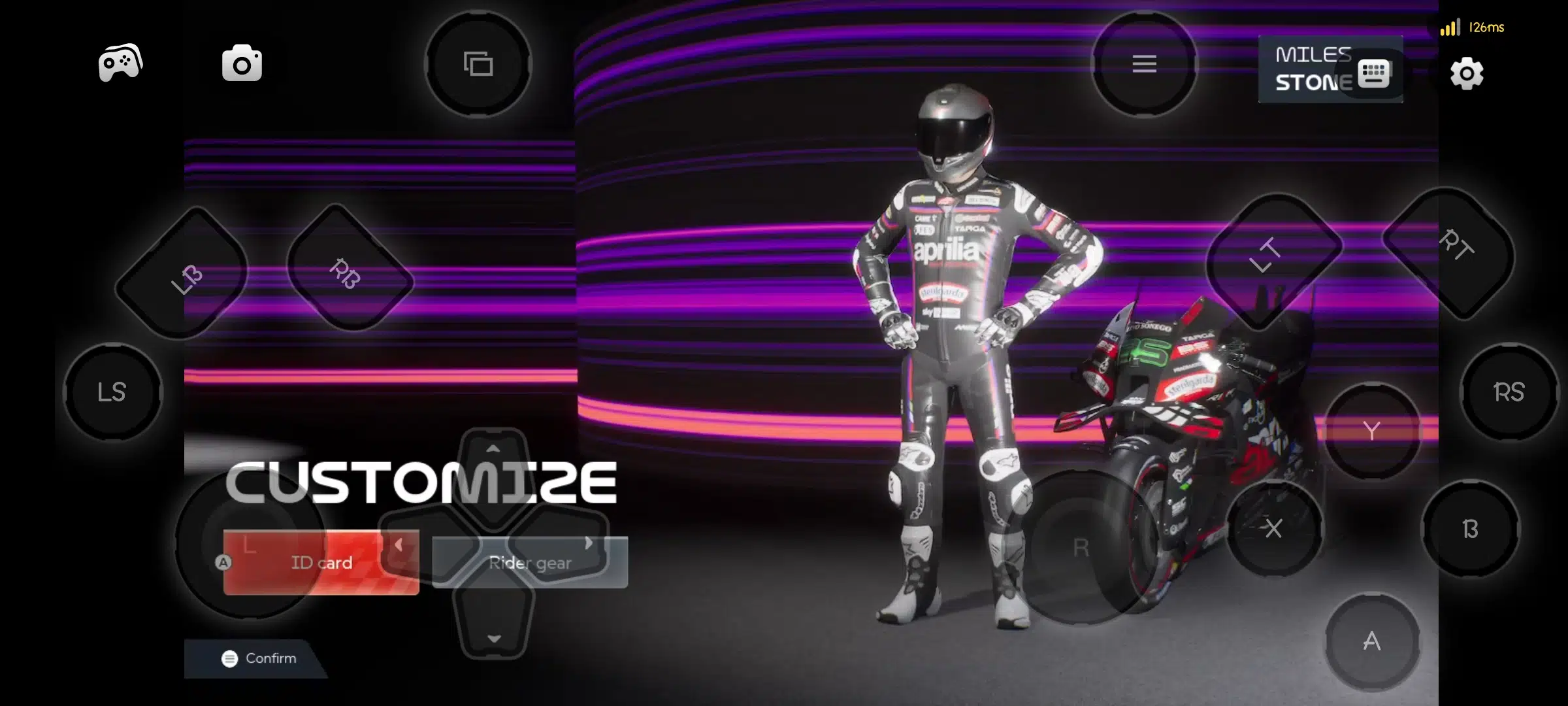Open the hamburger menu icon
This screenshot has width=1568, height=706.
pyautogui.click(x=1143, y=64)
